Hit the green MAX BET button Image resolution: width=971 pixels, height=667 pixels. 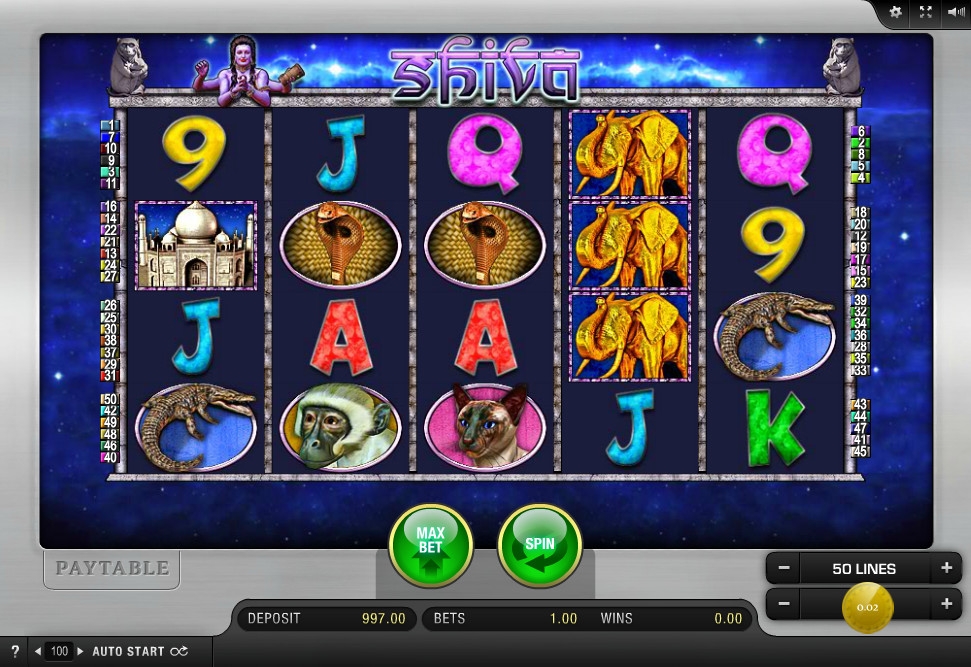(x=430, y=546)
